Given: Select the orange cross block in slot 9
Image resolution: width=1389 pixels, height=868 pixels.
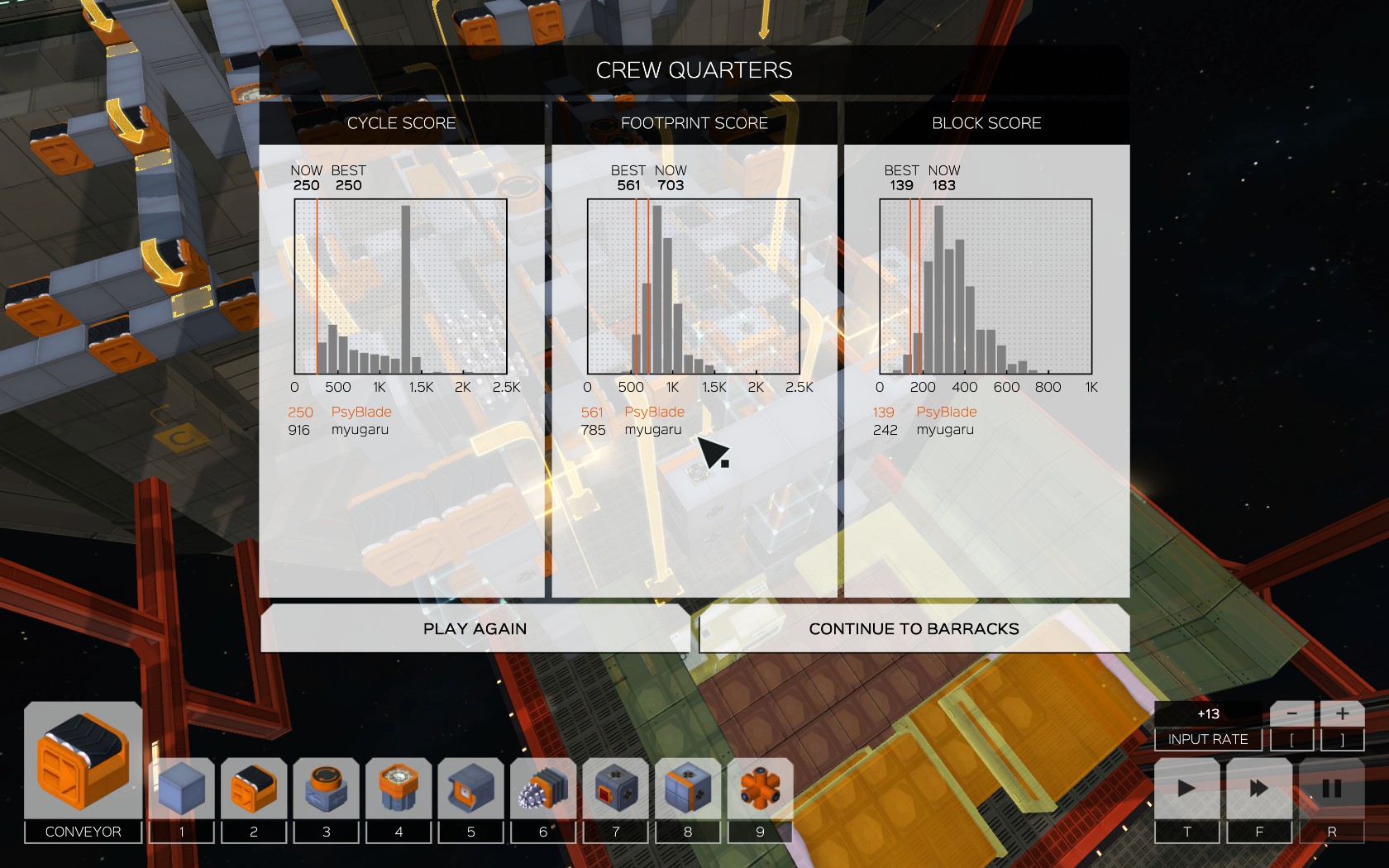Looking at the screenshot, I should click(760, 788).
